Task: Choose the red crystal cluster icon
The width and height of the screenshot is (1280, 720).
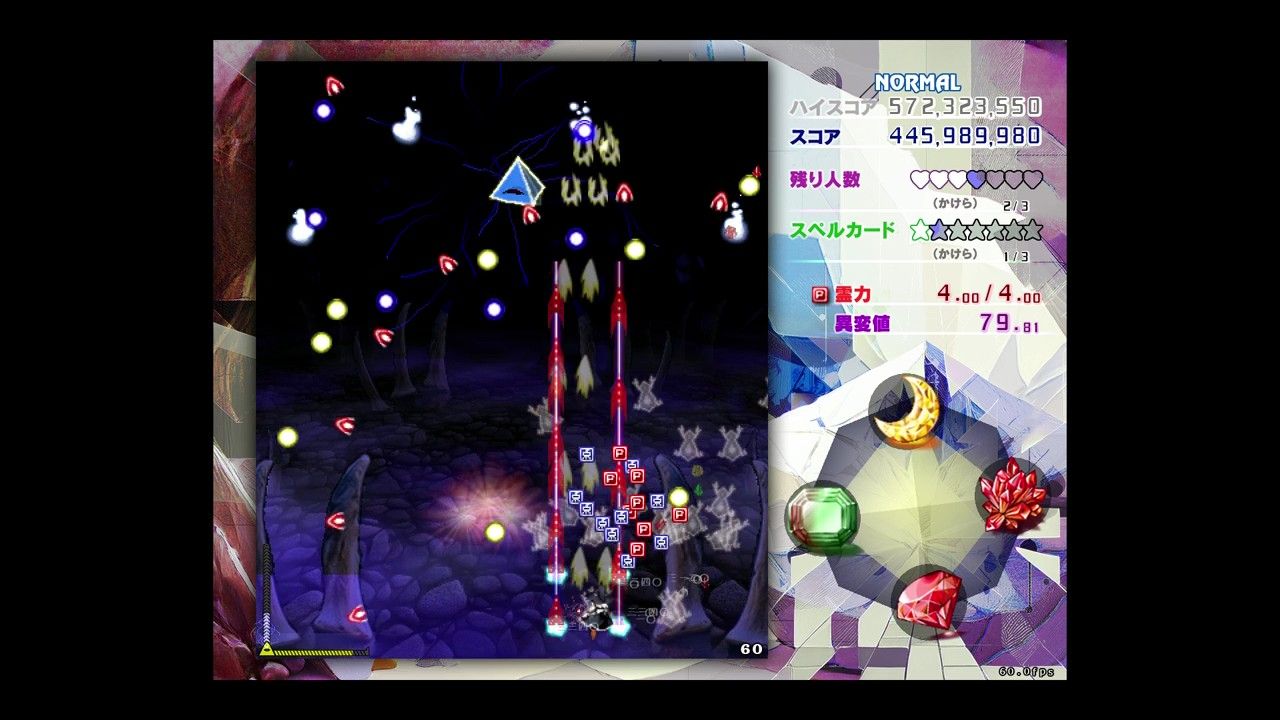Action: tap(1012, 495)
